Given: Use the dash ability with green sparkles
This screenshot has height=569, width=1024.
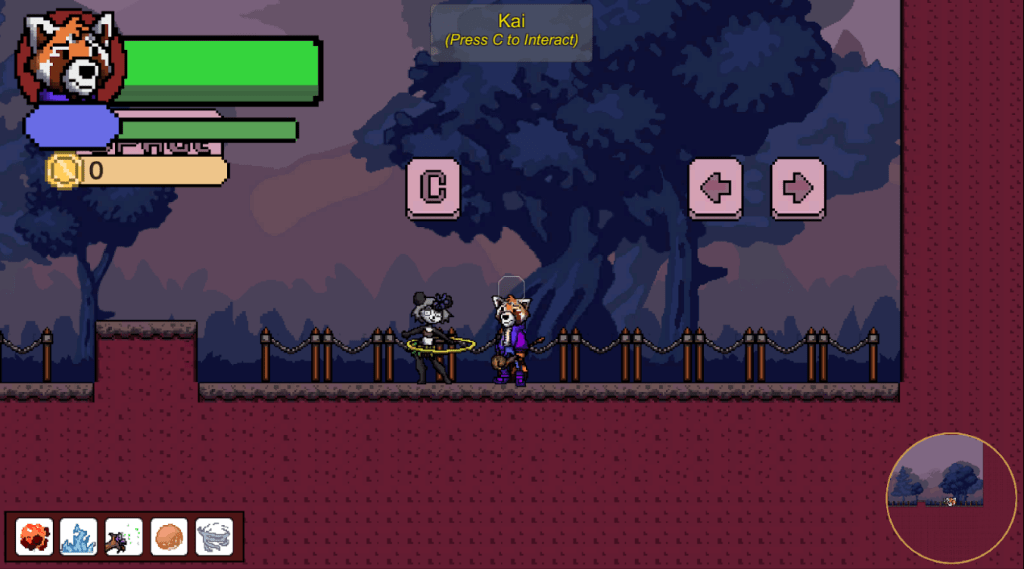Looking at the screenshot, I should (x=124, y=537).
